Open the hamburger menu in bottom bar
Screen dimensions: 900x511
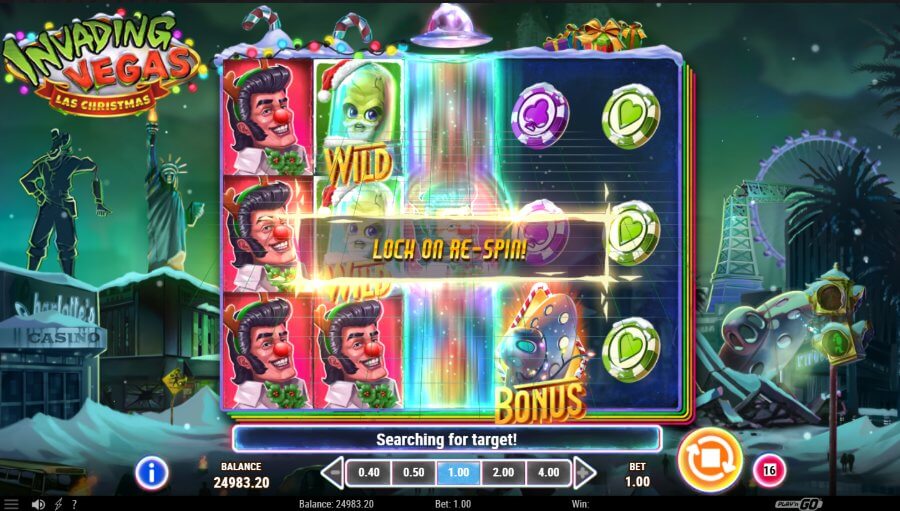tap(11, 504)
